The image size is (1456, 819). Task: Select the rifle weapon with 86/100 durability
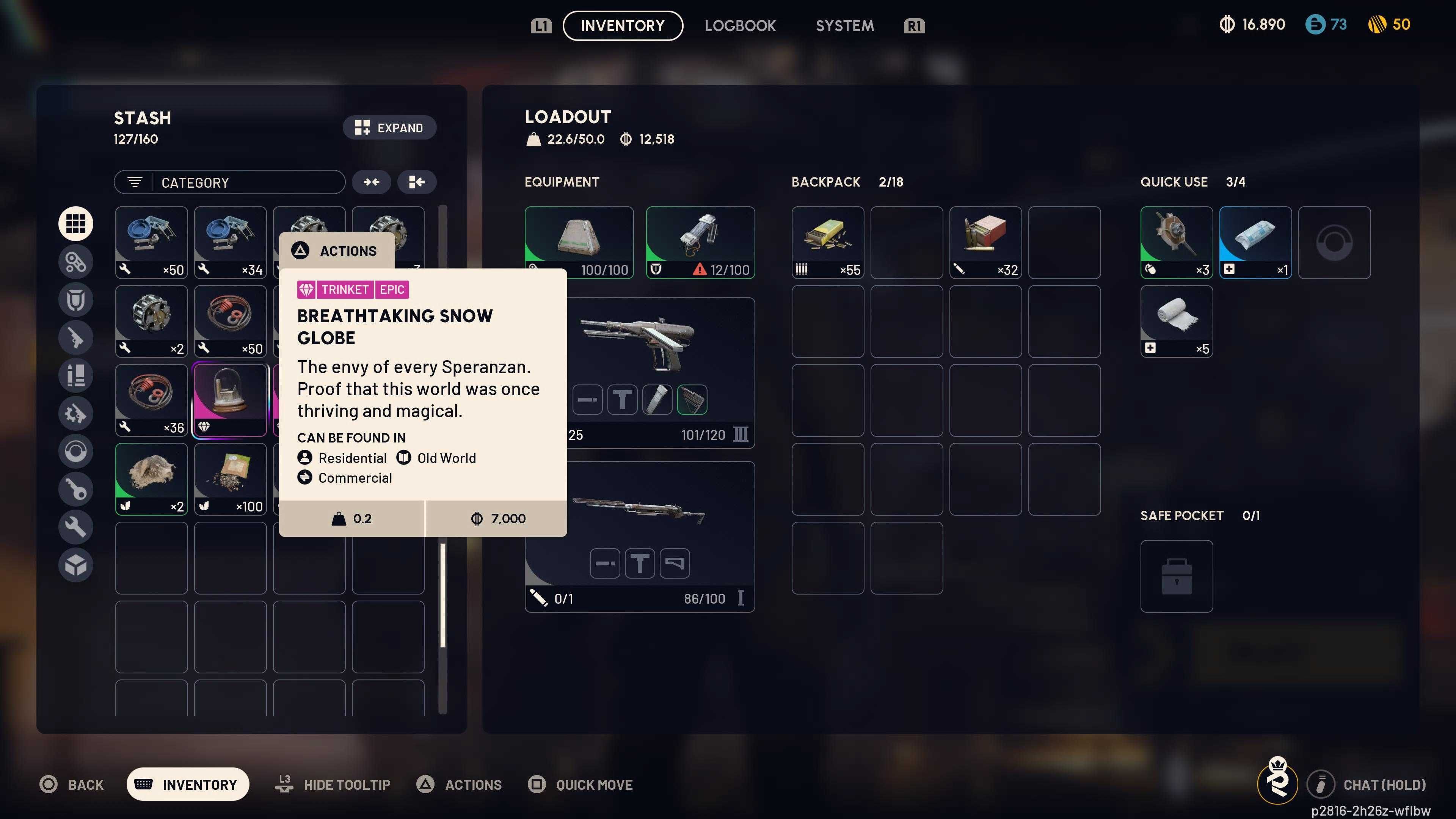point(640,537)
